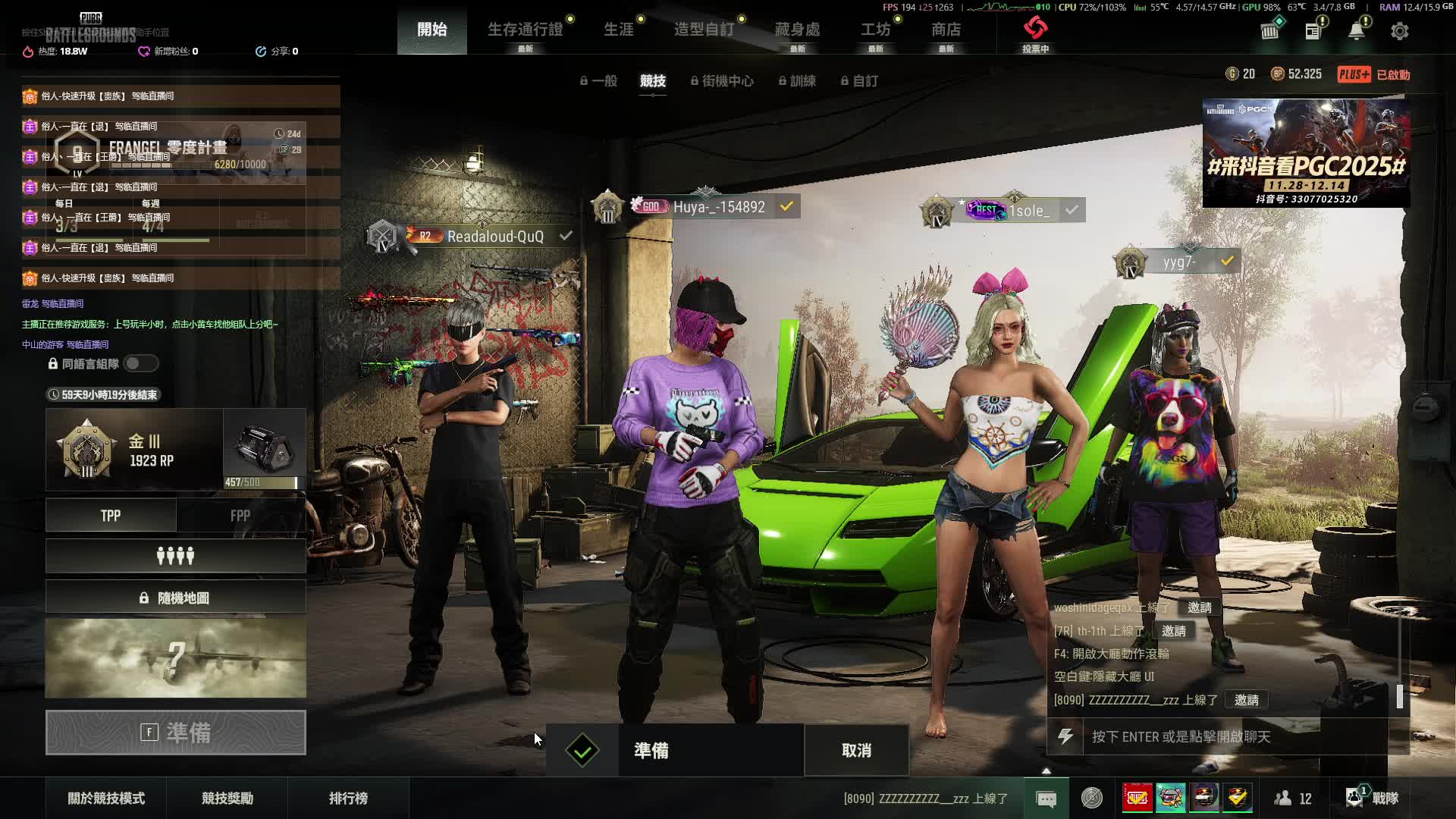Open the 工坊 workshop tab
This screenshot has height=819, width=1456.
pos(875,30)
